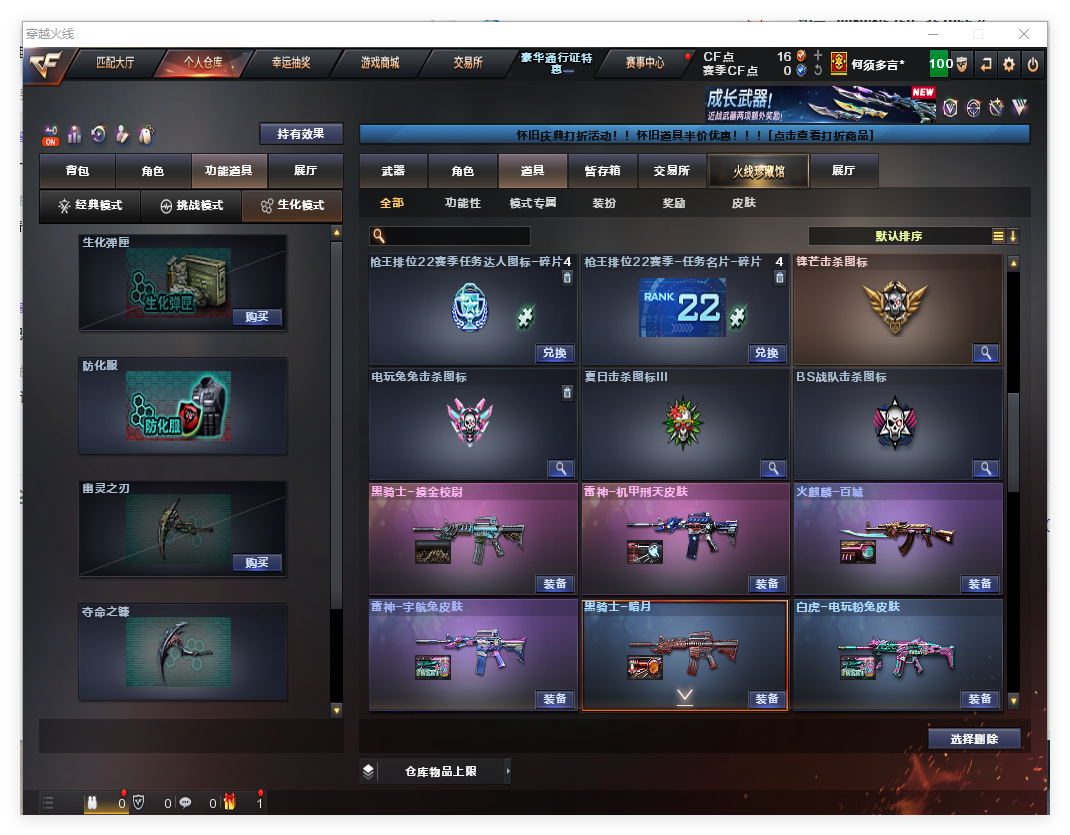Select the 挑战模式 challenge mode tab
Image resolution: width=1070 pixels, height=835 pixels.
[192, 205]
